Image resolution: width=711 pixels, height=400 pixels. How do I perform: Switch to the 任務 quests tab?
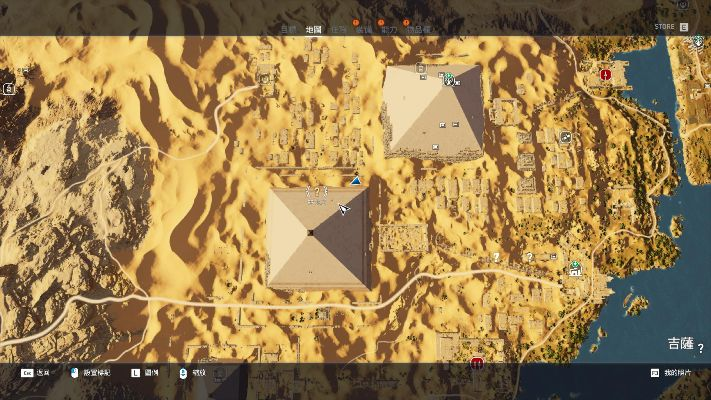pyautogui.click(x=339, y=30)
